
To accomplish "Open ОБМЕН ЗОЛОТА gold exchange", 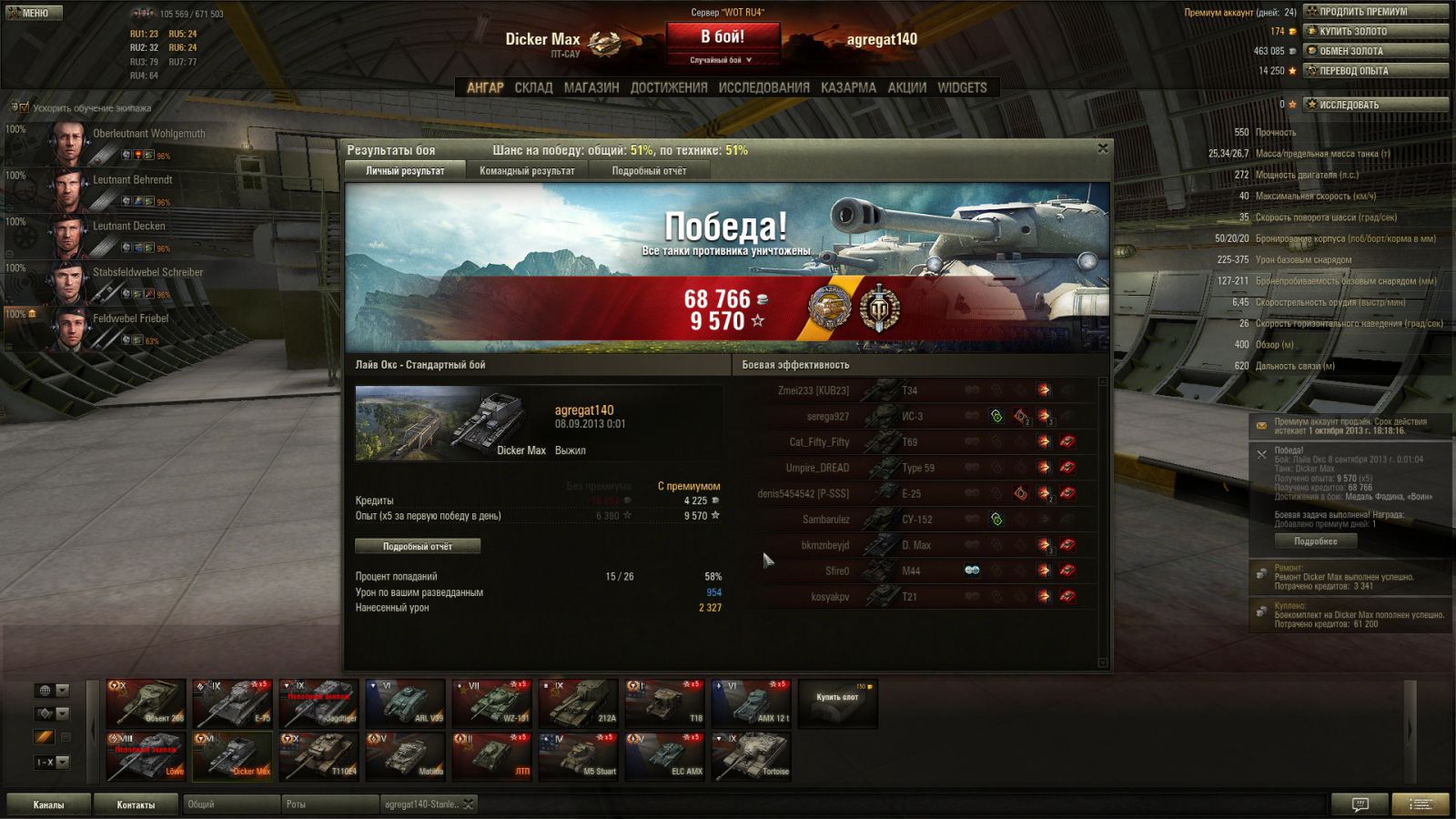I will (x=1375, y=51).
